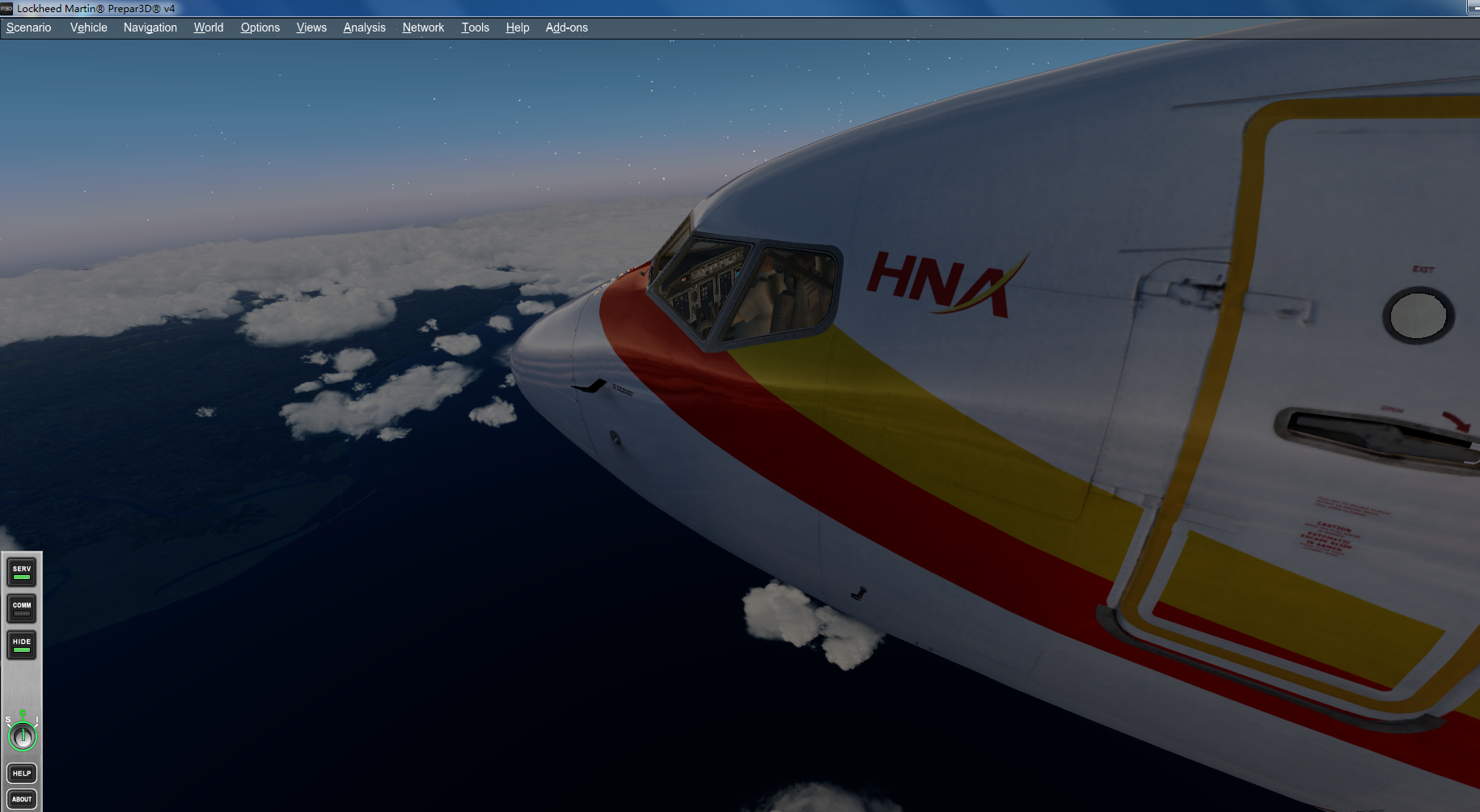Turn the S/C/I selector knob
Image resolution: width=1480 pixels, height=812 pixels.
point(22,737)
